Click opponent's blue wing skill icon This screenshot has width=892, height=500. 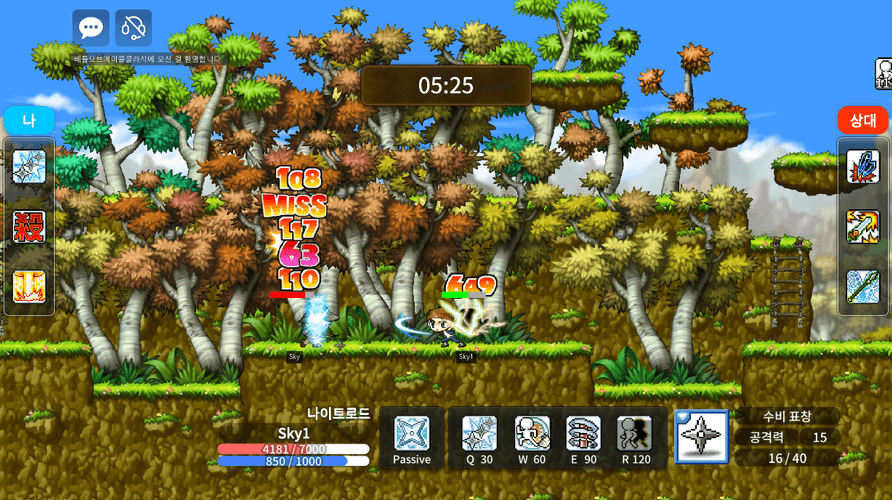[x=863, y=167]
